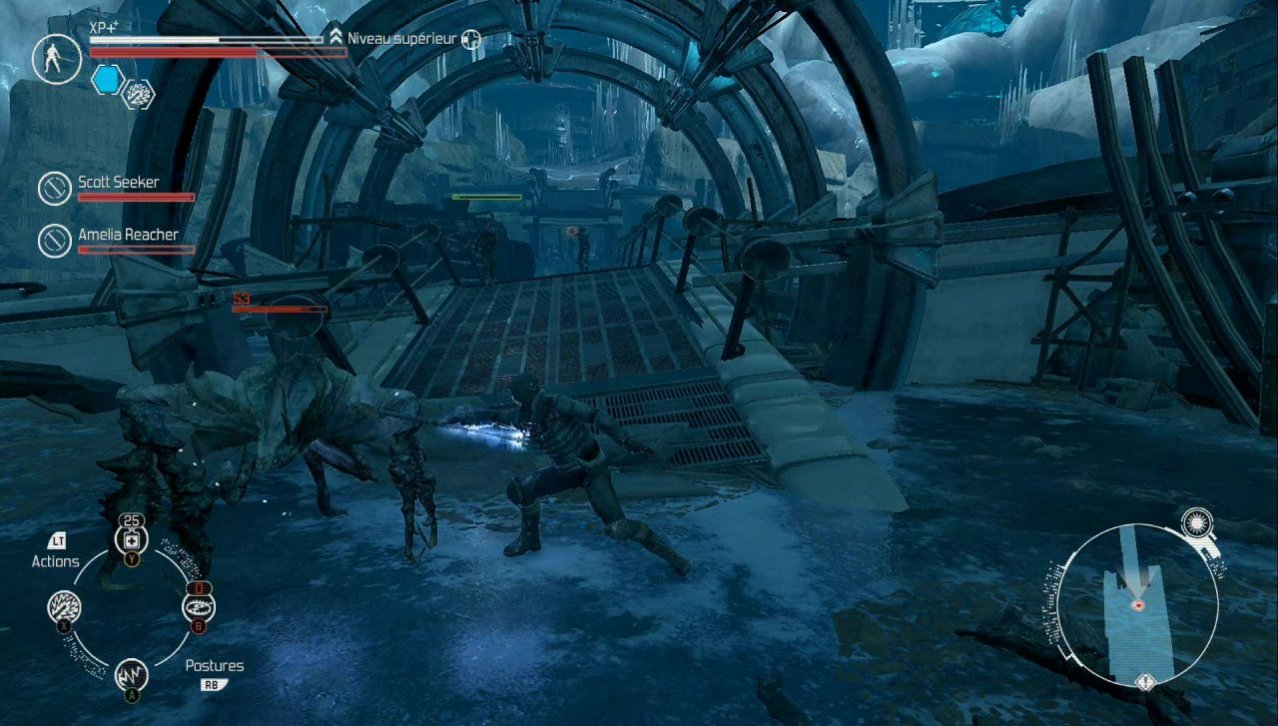Click the player character portrait icon
The height and width of the screenshot is (726, 1278).
coord(56,57)
